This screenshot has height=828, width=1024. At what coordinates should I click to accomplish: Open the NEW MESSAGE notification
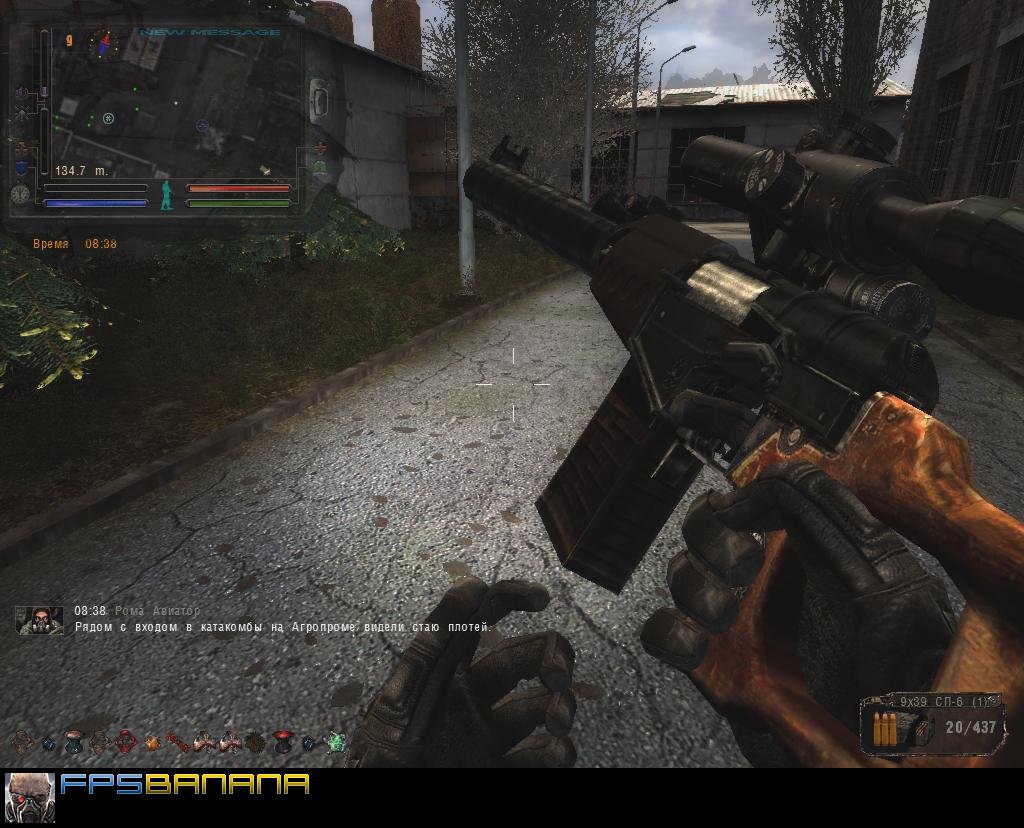(210, 33)
